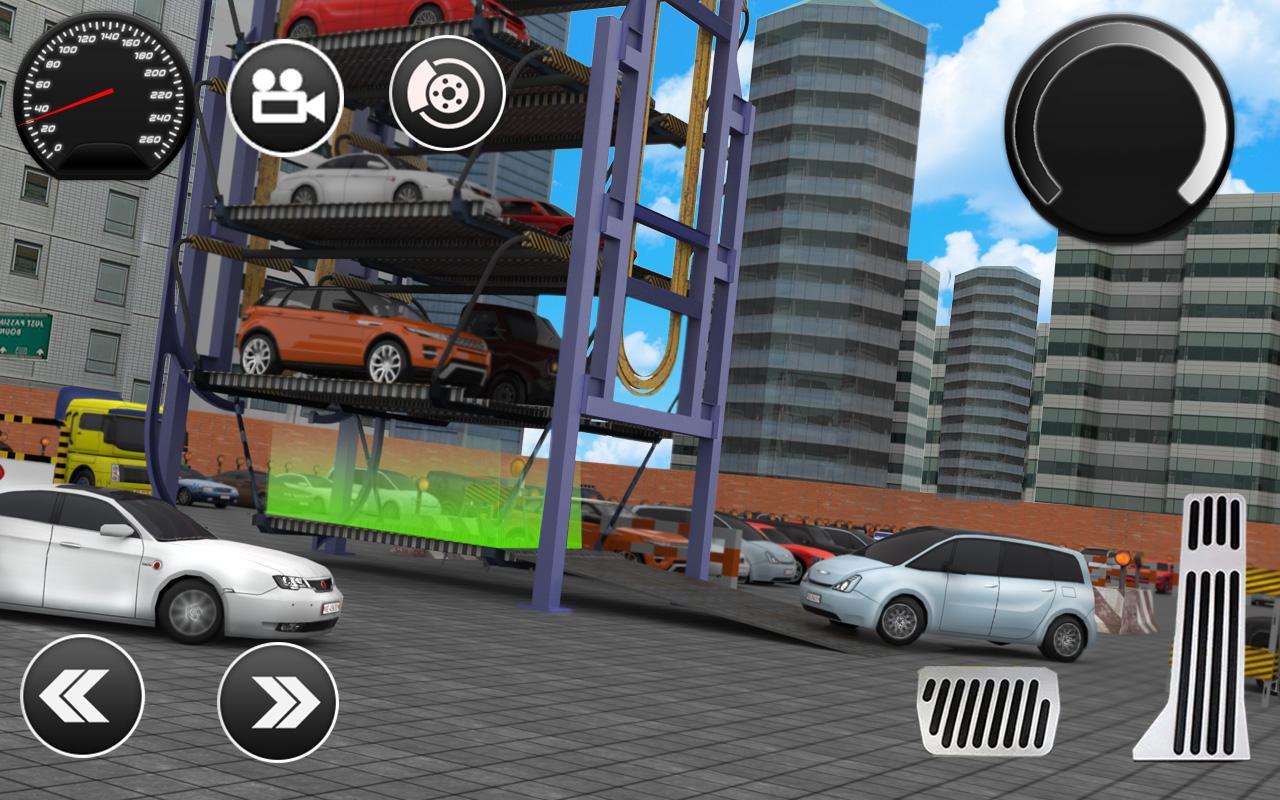This screenshot has width=1280, height=800.
Task: Click the blue minivan on the ramp
Action: click(950, 590)
